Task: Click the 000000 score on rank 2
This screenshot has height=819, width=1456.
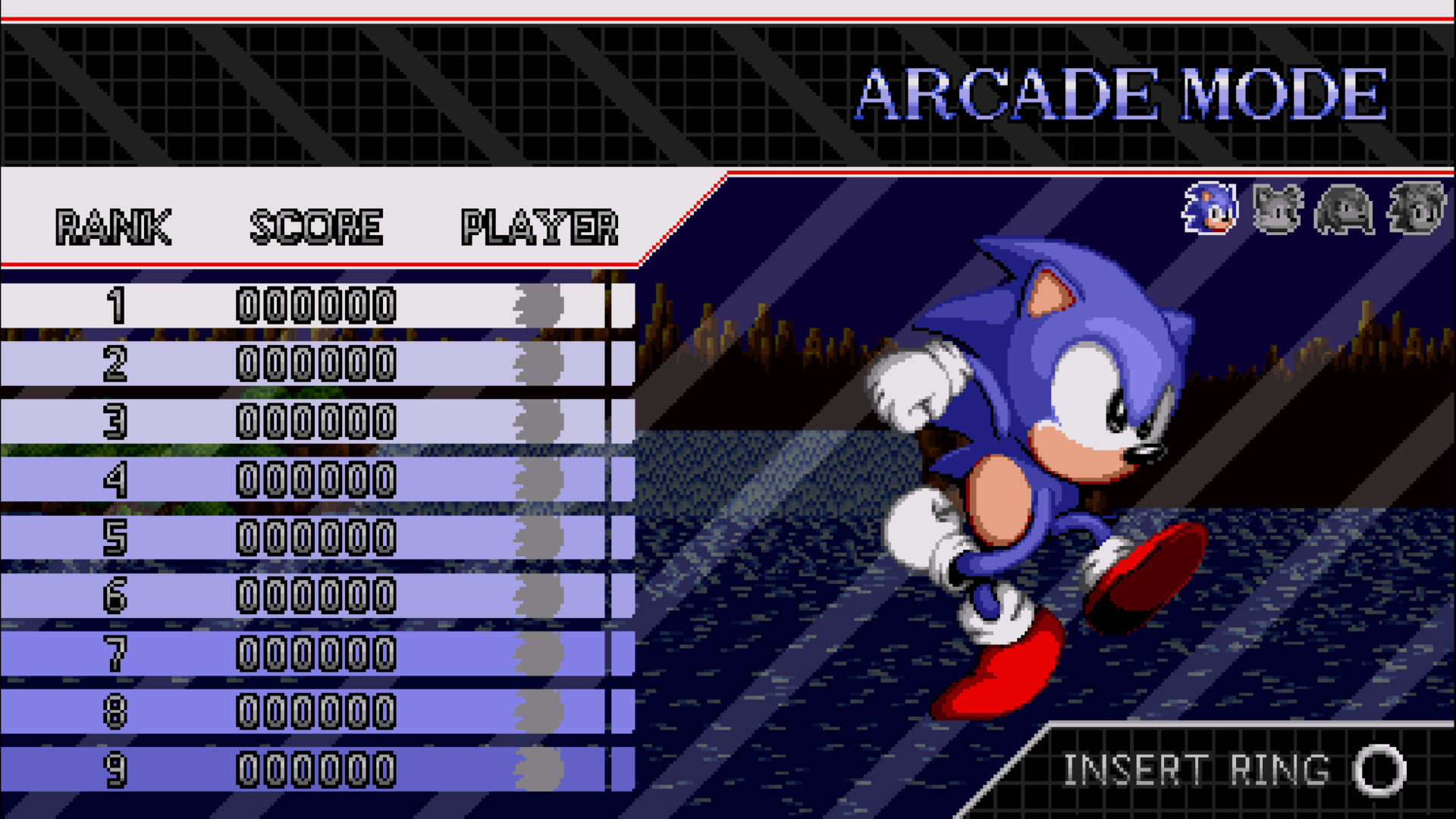Action: [x=318, y=364]
